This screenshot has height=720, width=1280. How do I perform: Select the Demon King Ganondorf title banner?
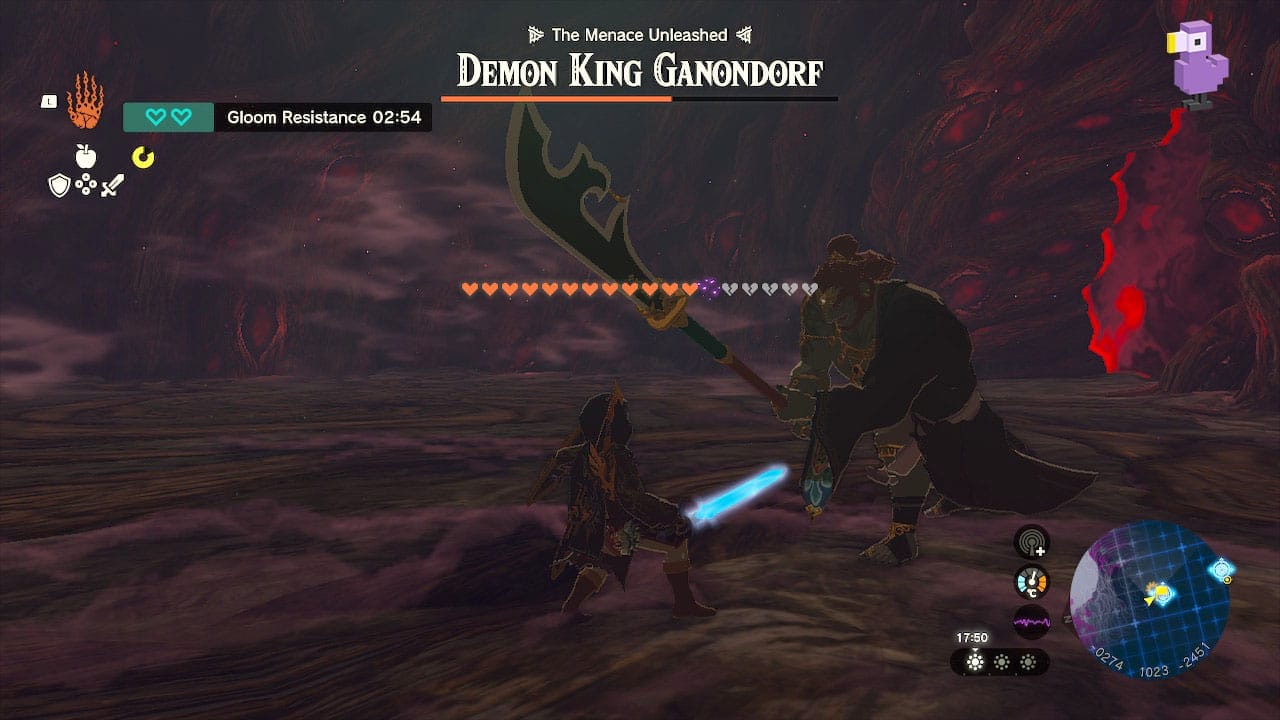coord(640,70)
